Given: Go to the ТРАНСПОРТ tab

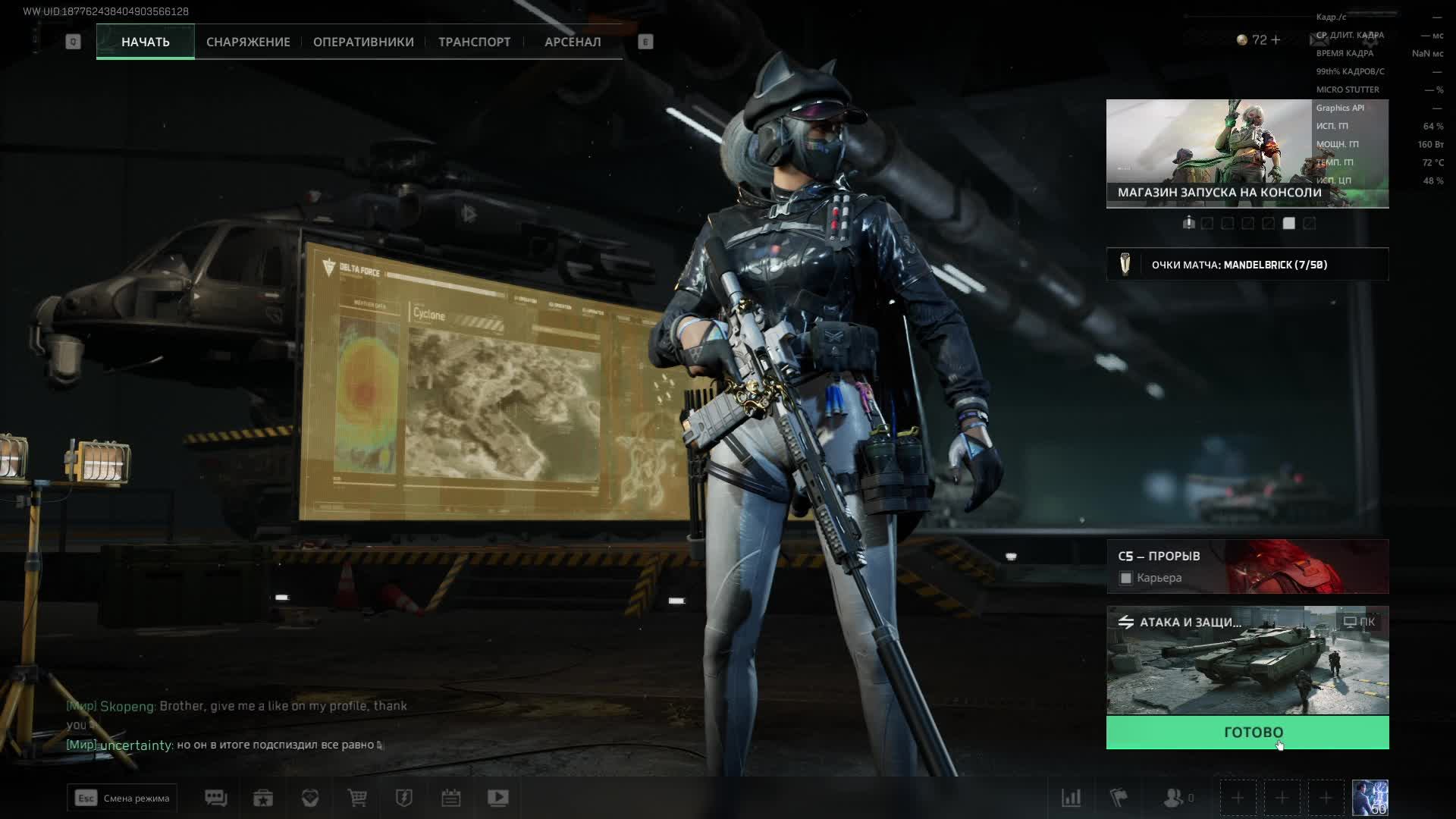Looking at the screenshot, I should point(474,42).
